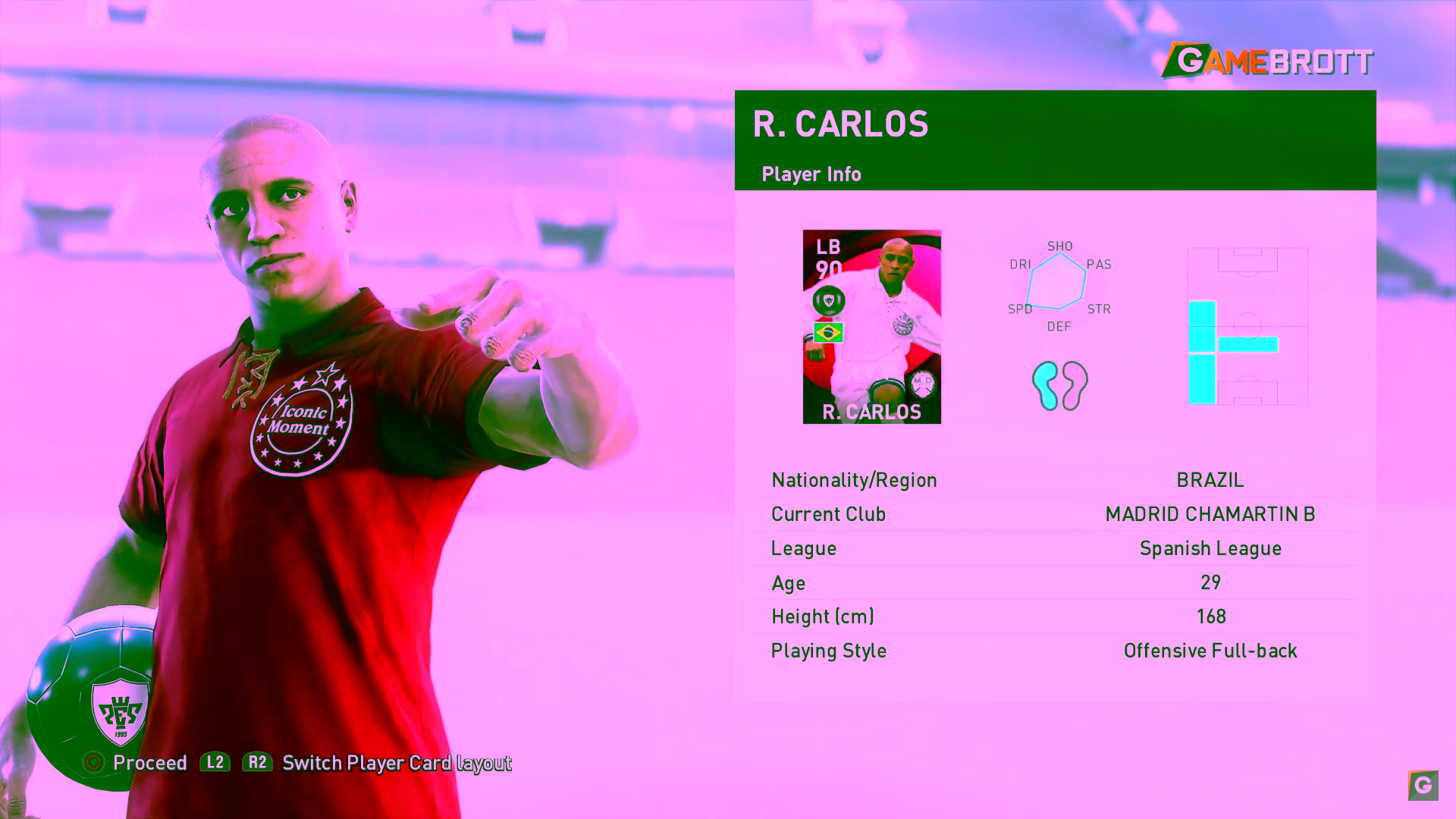Click the Gamebrott logo watermark
The height and width of the screenshot is (819, 1456).
(x=1267, y=61)
